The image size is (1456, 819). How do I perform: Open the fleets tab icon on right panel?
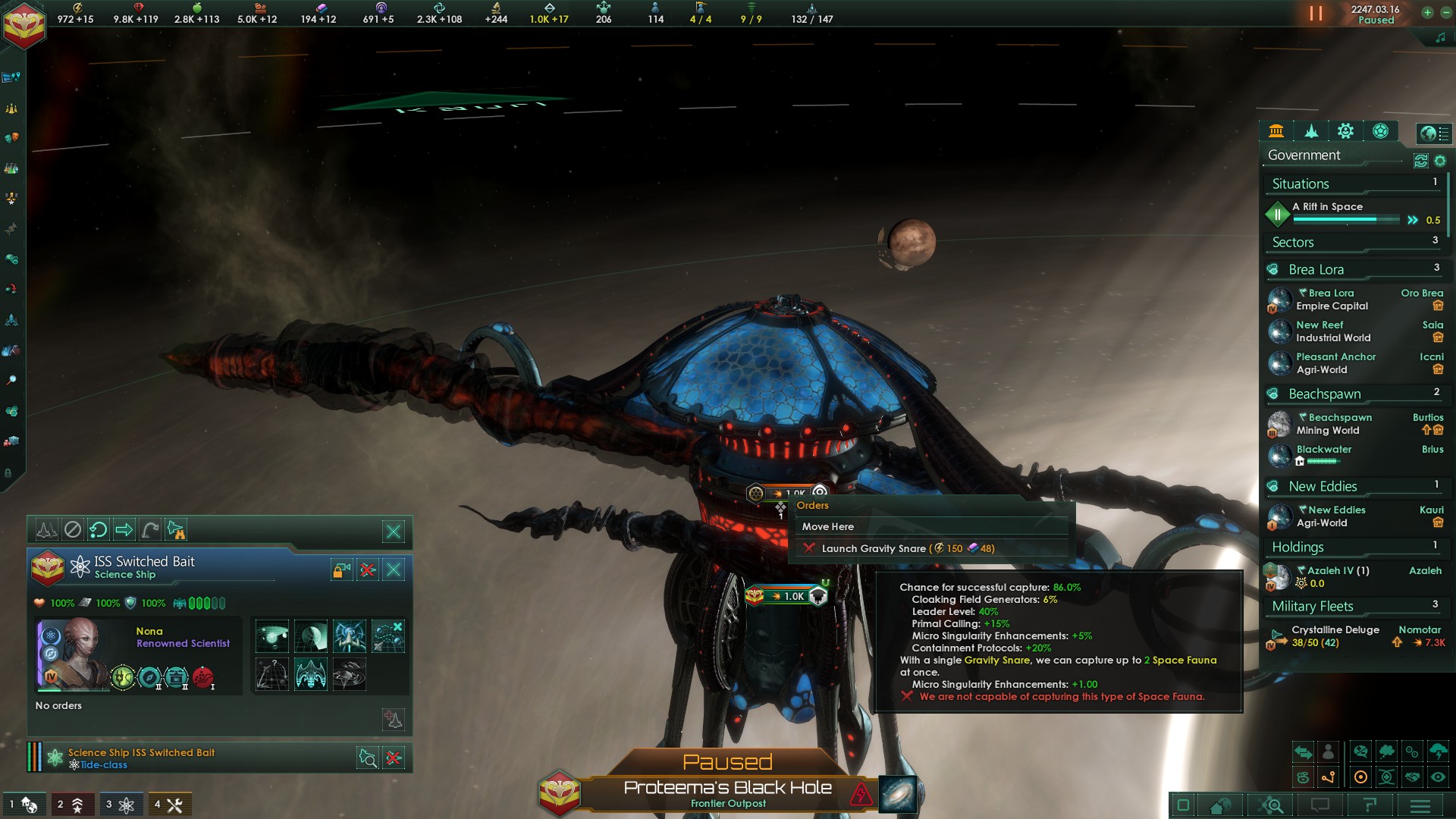pyautogui.click(x=1312, y=132)
